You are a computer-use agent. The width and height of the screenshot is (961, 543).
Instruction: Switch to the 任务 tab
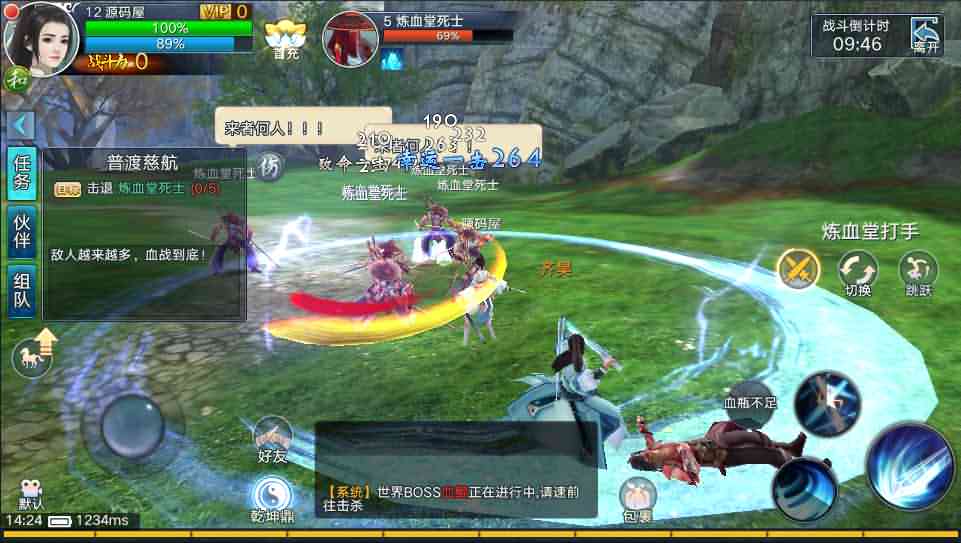click(x=21, y=174)
